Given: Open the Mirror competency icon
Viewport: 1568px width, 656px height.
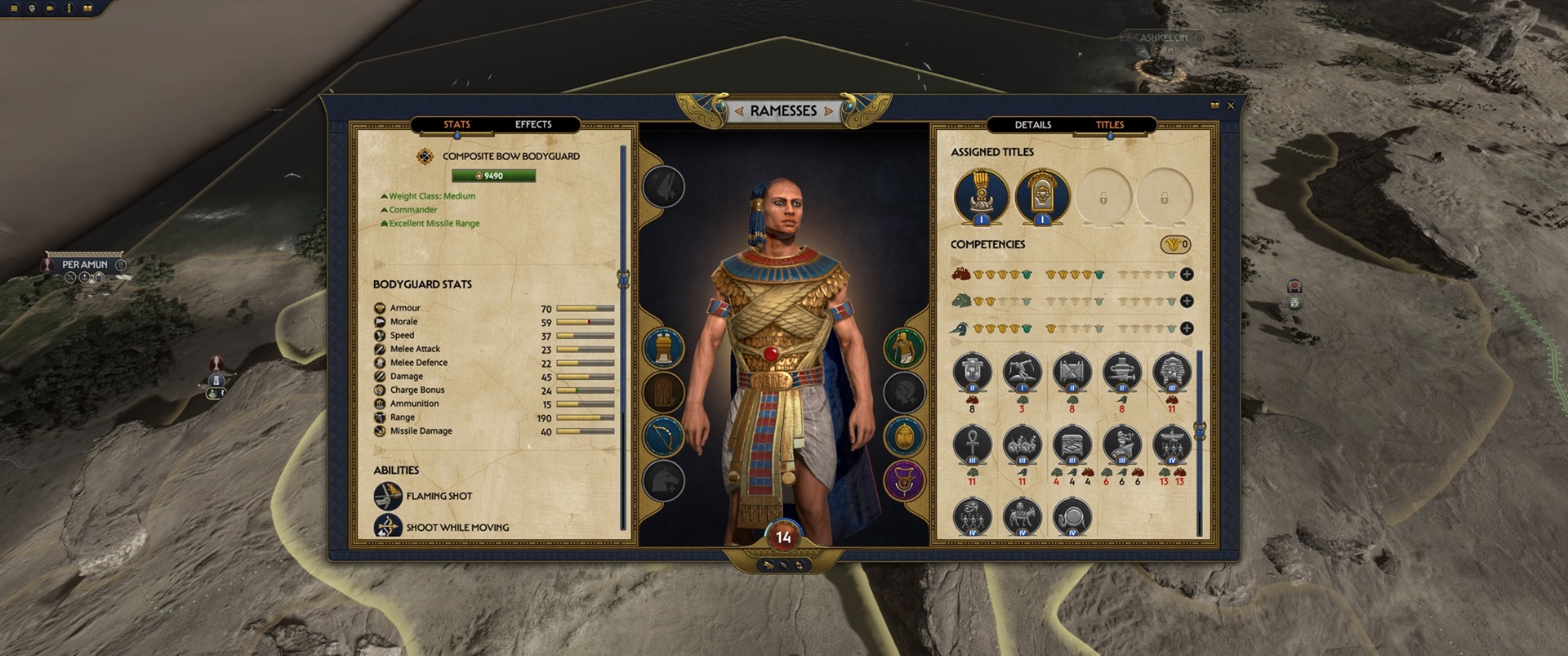Looking at the screenshot, I should (1072, 515).
